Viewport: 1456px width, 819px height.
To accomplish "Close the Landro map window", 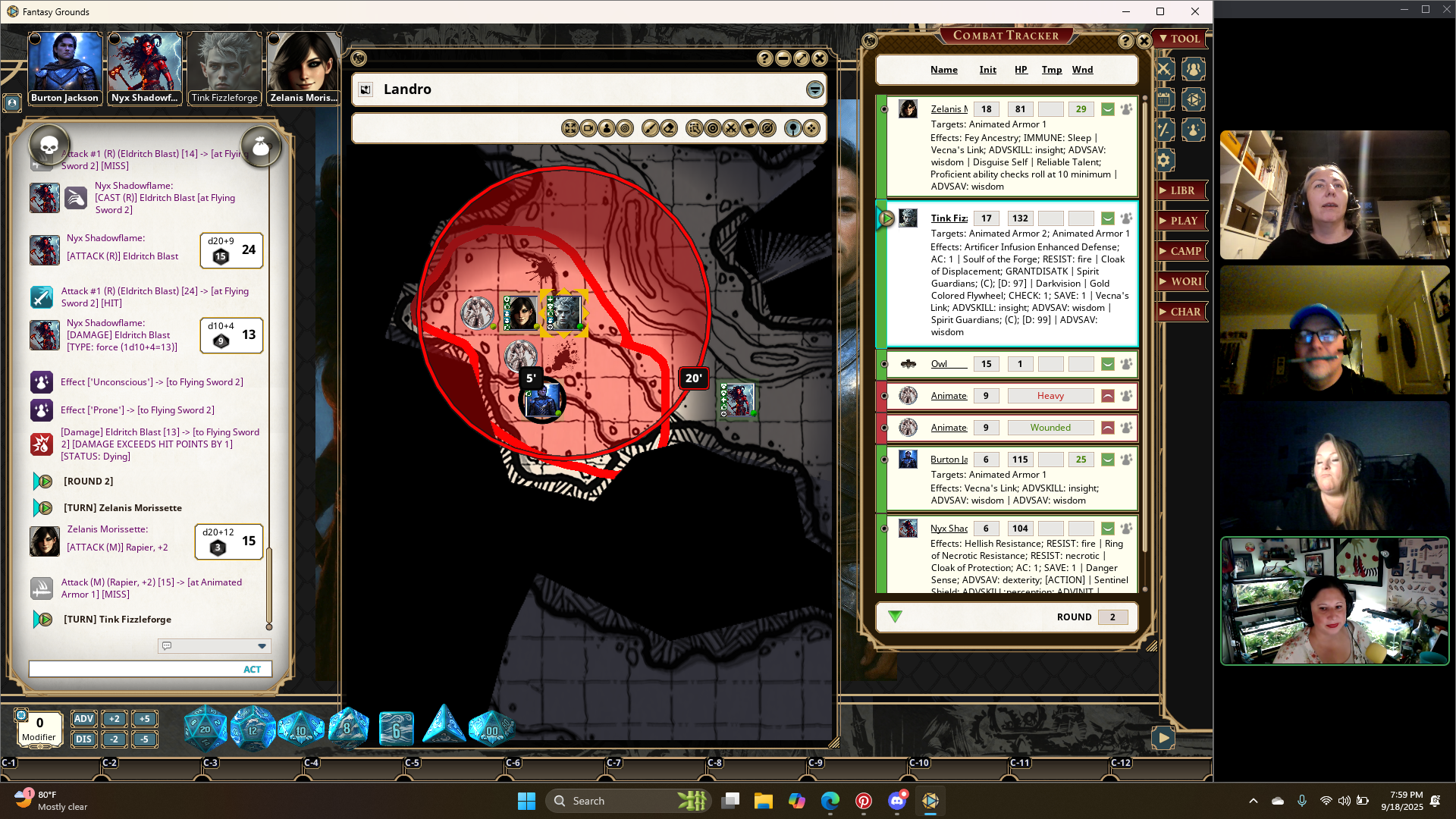I will [820, 58].
